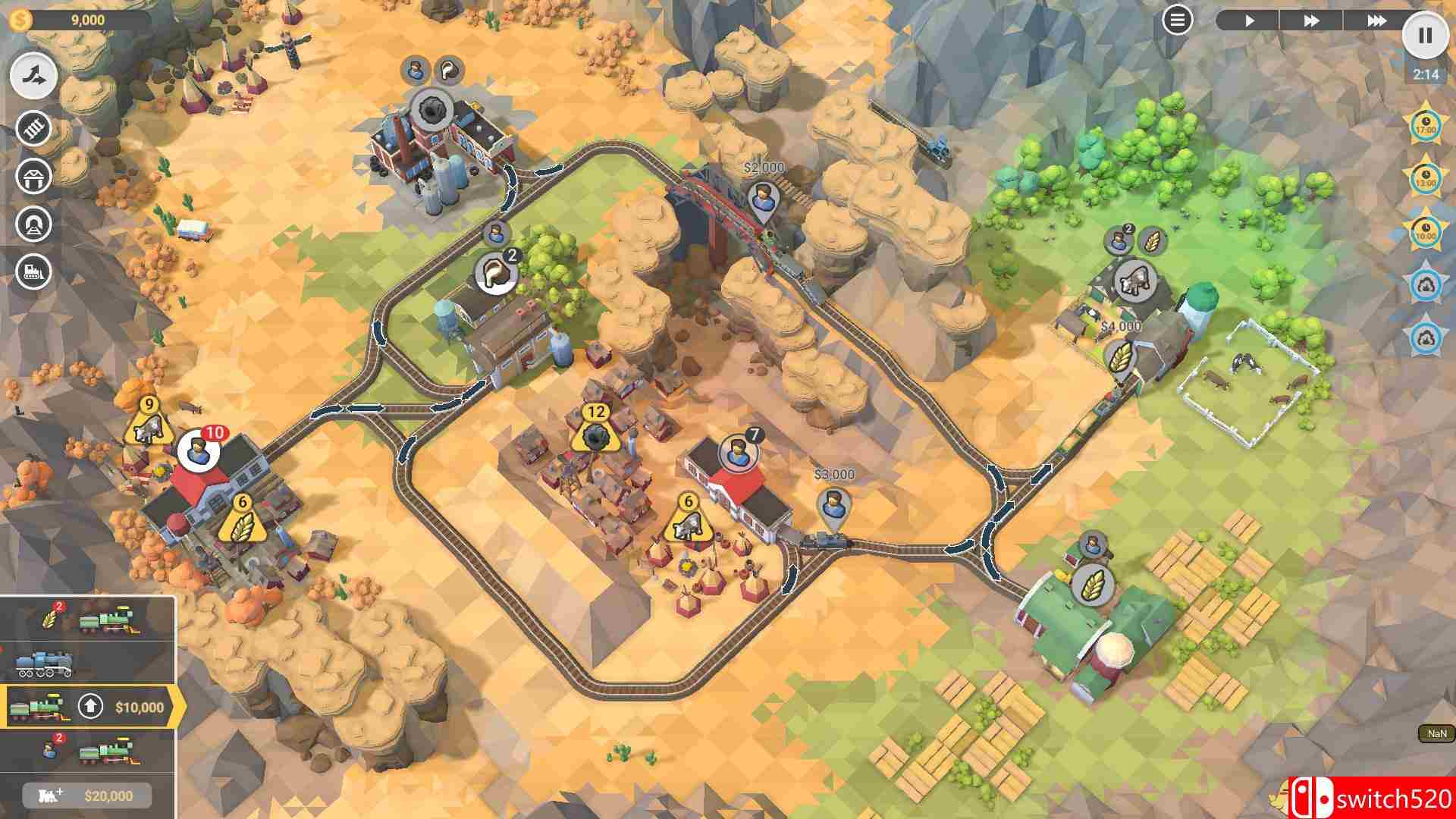The height and width of the screenshot is (819, 1456).
Task: Select the track switch direction tool
Action: pos(34,76)
